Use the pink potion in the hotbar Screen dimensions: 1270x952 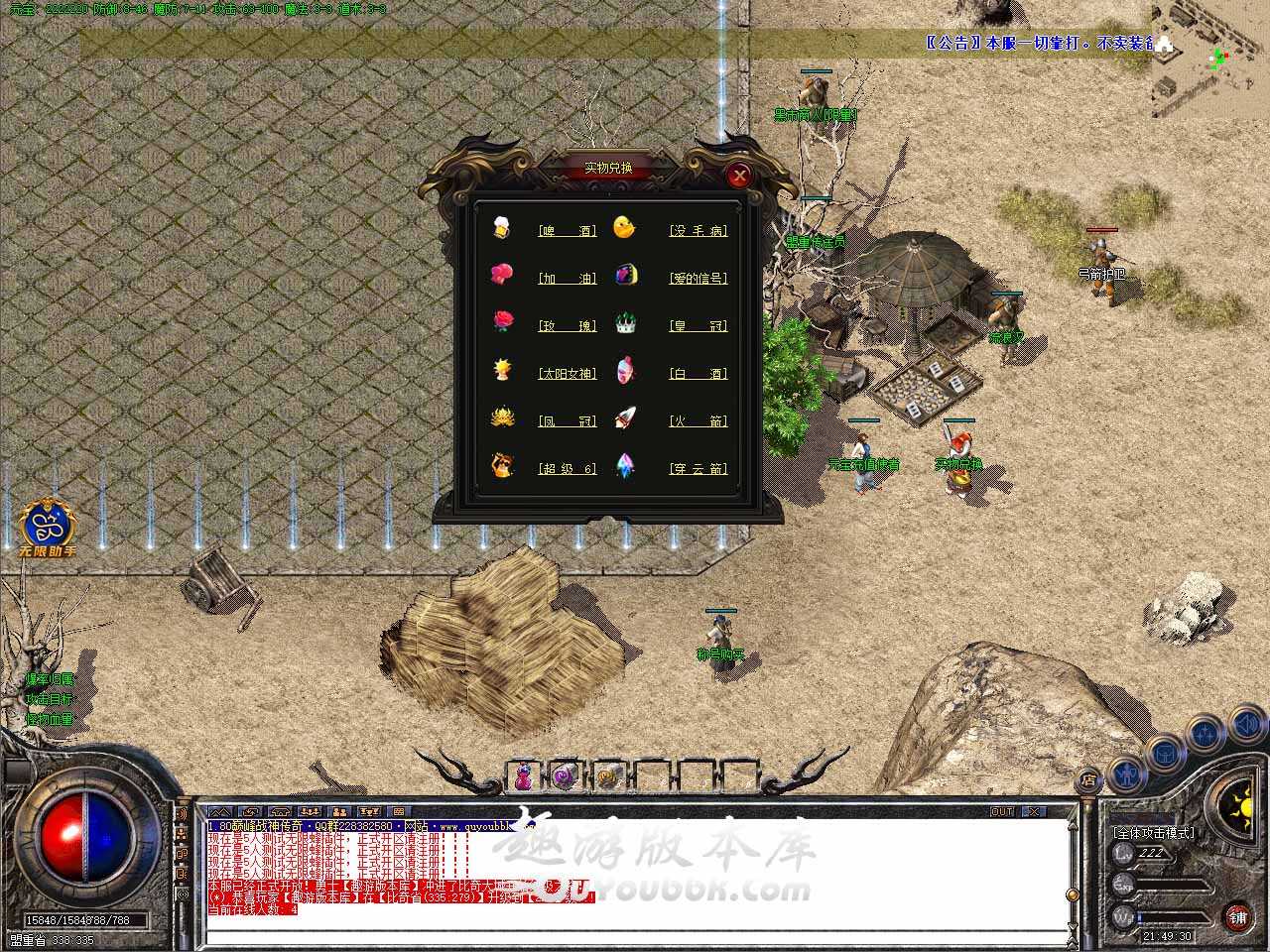(x=523, y=776)
